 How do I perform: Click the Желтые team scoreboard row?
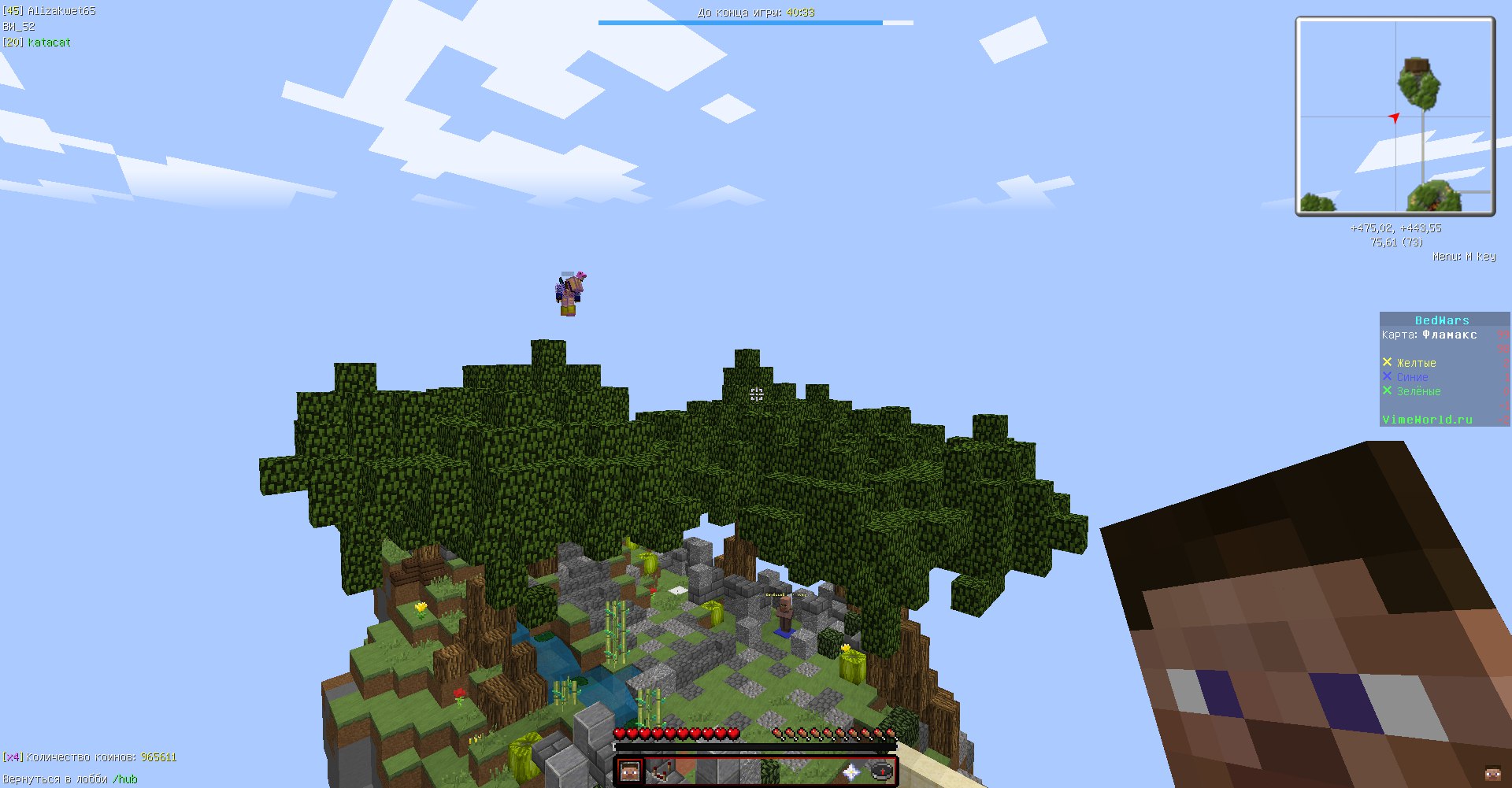pos(1416,363)
